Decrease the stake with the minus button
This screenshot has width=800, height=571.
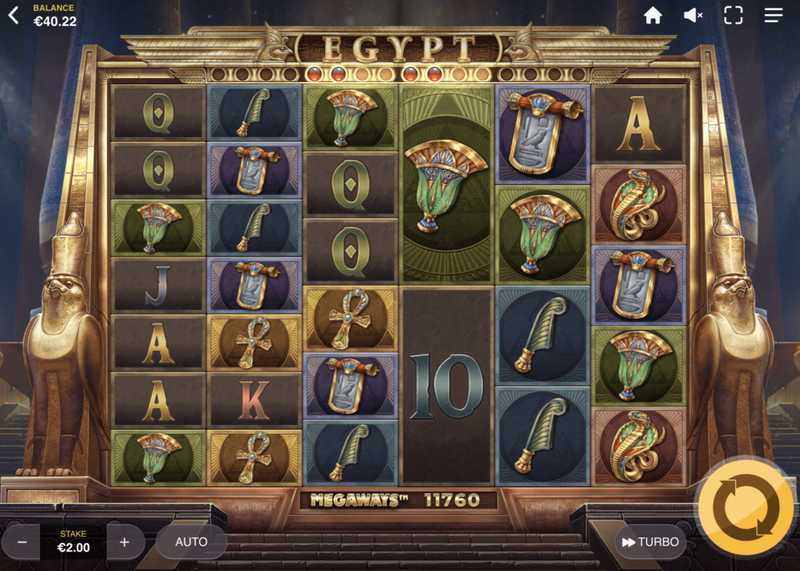tap(21, 542)
